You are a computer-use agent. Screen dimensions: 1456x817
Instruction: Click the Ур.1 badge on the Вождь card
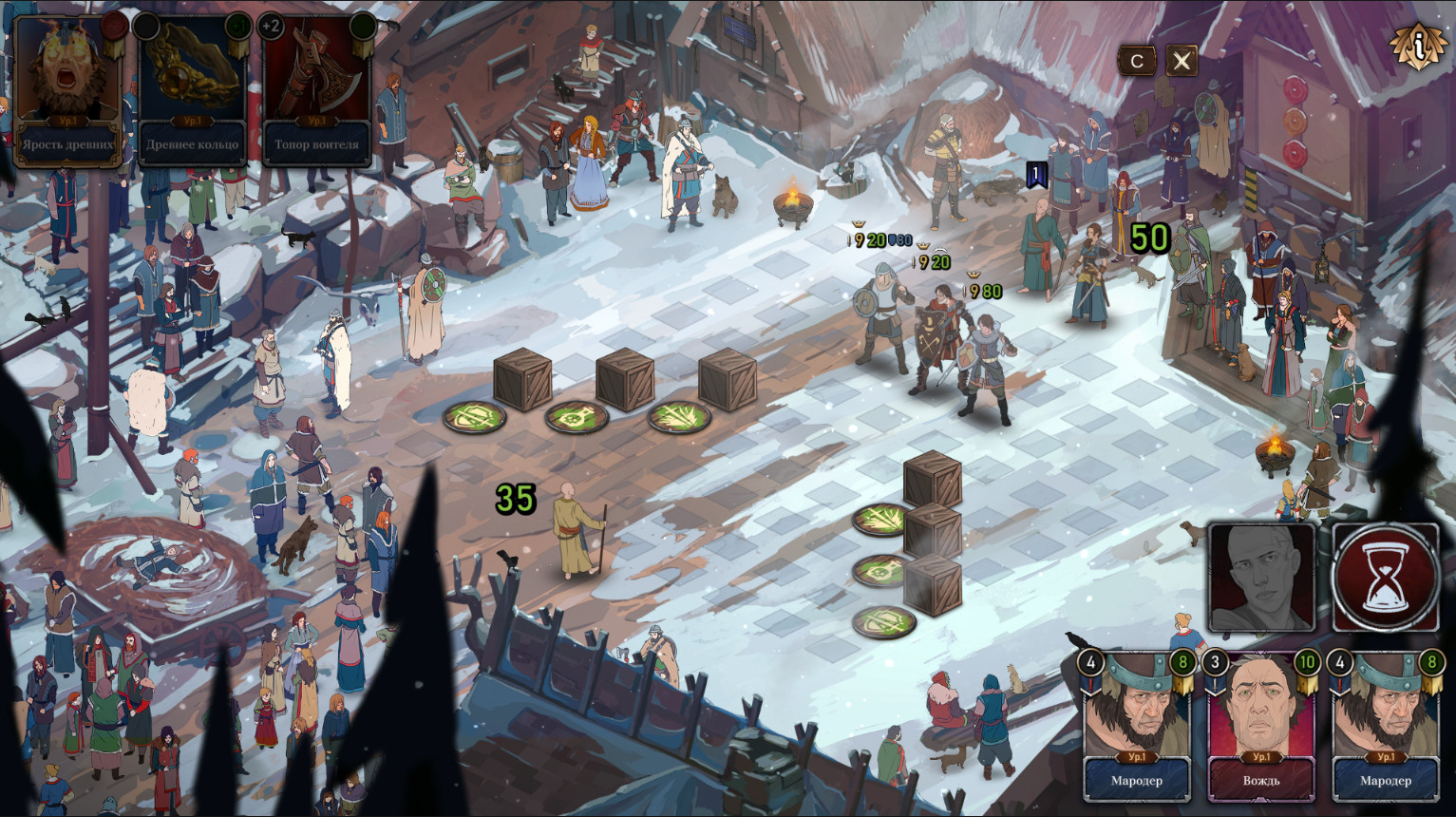coord(1259,755)
